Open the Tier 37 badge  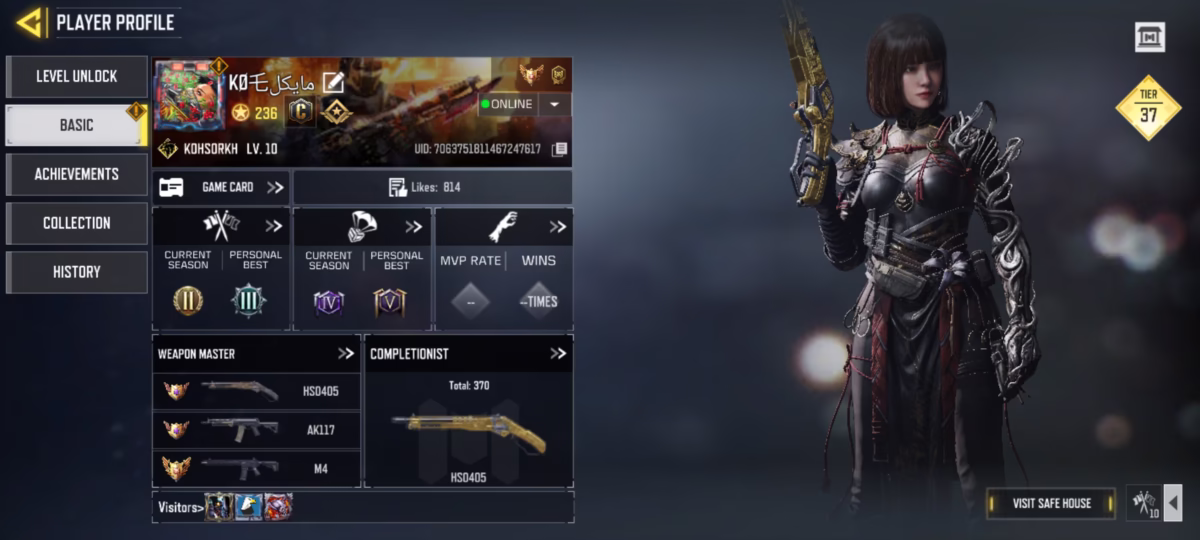(x=1148, y=108)
